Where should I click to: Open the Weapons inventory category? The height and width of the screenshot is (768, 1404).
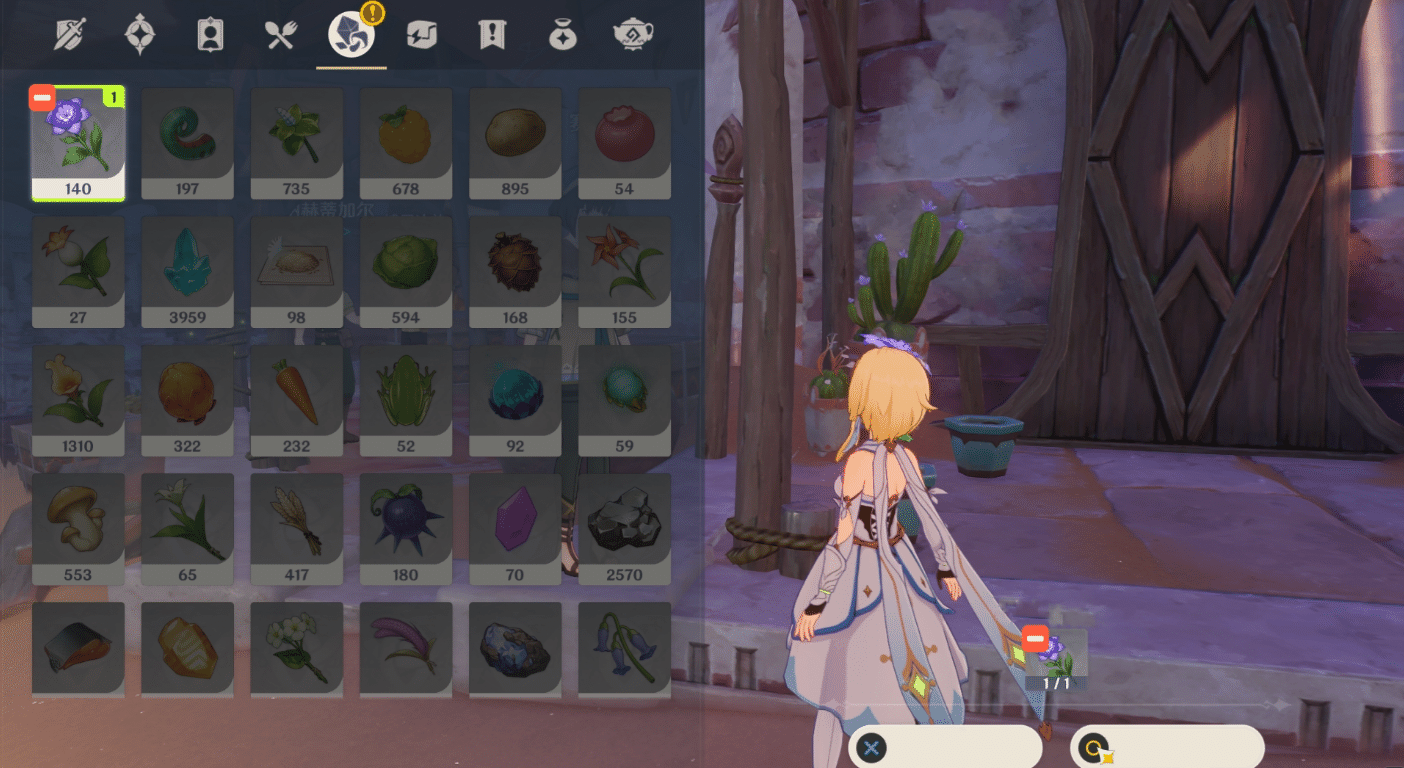tap(67, 33)
